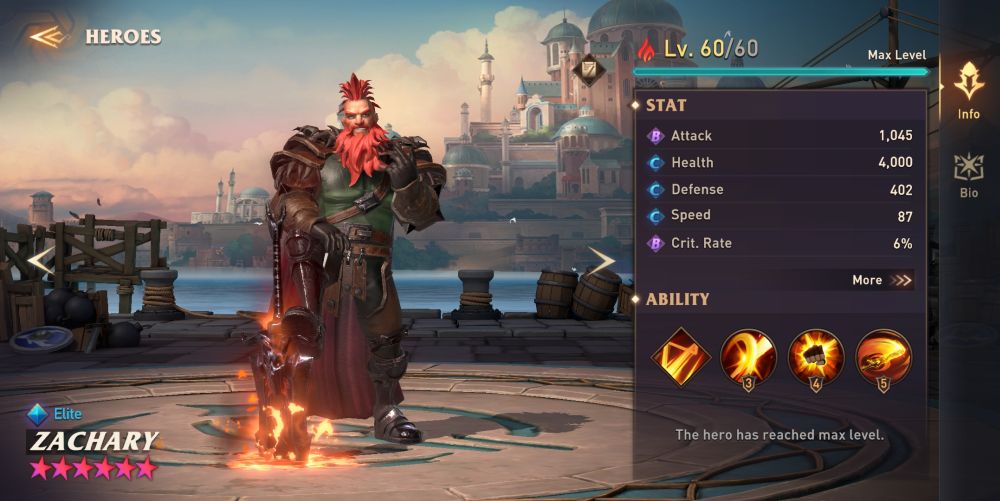The width and height of the screenshot is (1000, 501).
Task: Show more stats with the More button
Action: coord(882,280)
